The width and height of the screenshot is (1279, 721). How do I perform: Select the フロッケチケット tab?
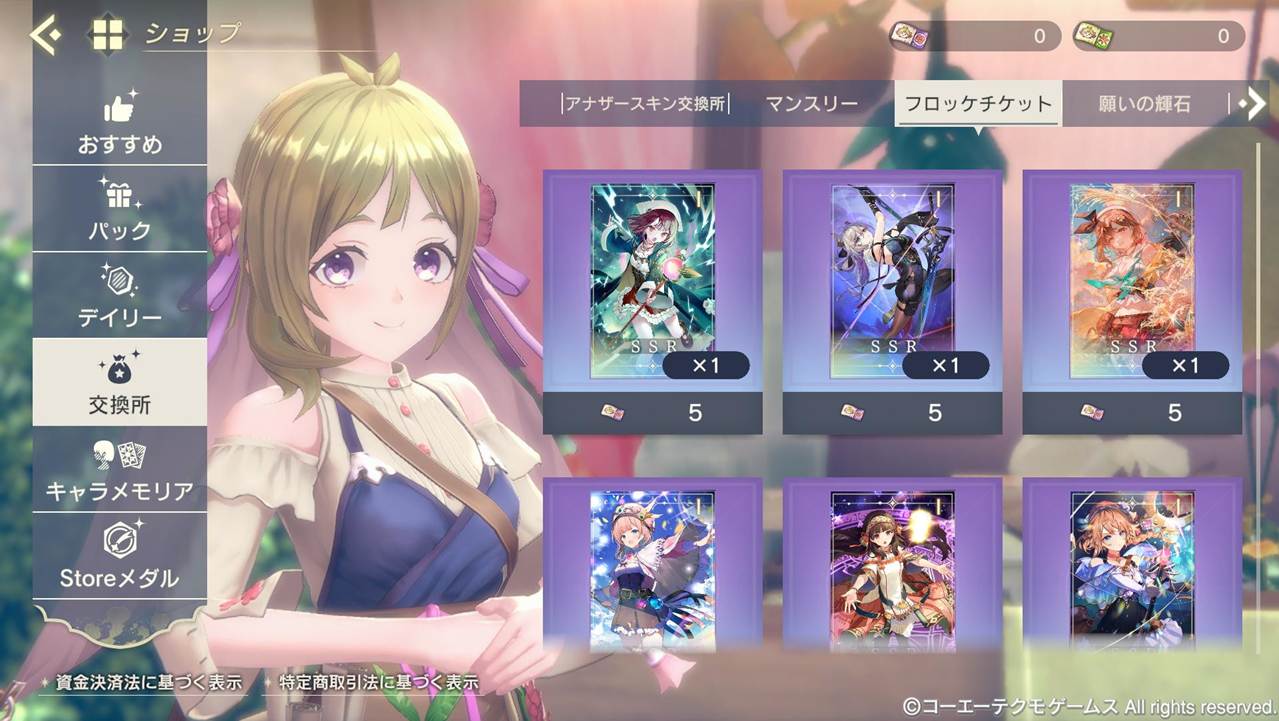coord(978,104)
